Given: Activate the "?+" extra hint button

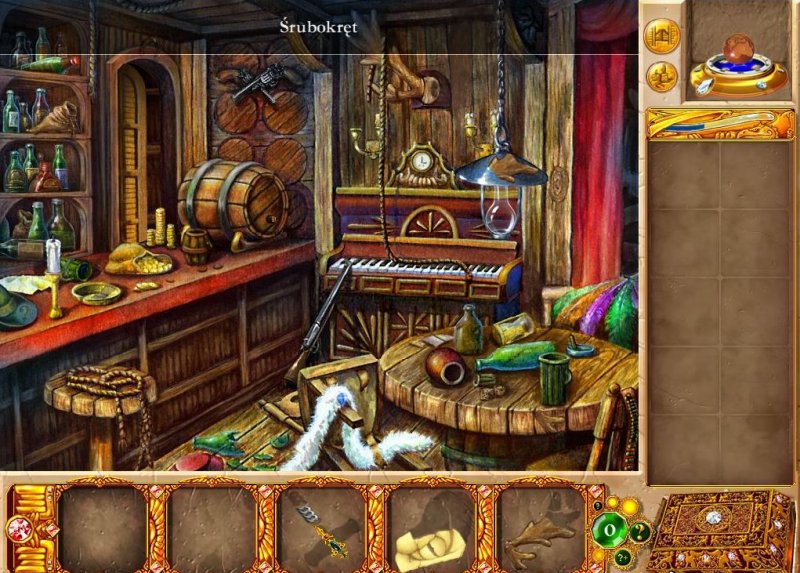Looking at the screenshot, I should coord(623,558).
